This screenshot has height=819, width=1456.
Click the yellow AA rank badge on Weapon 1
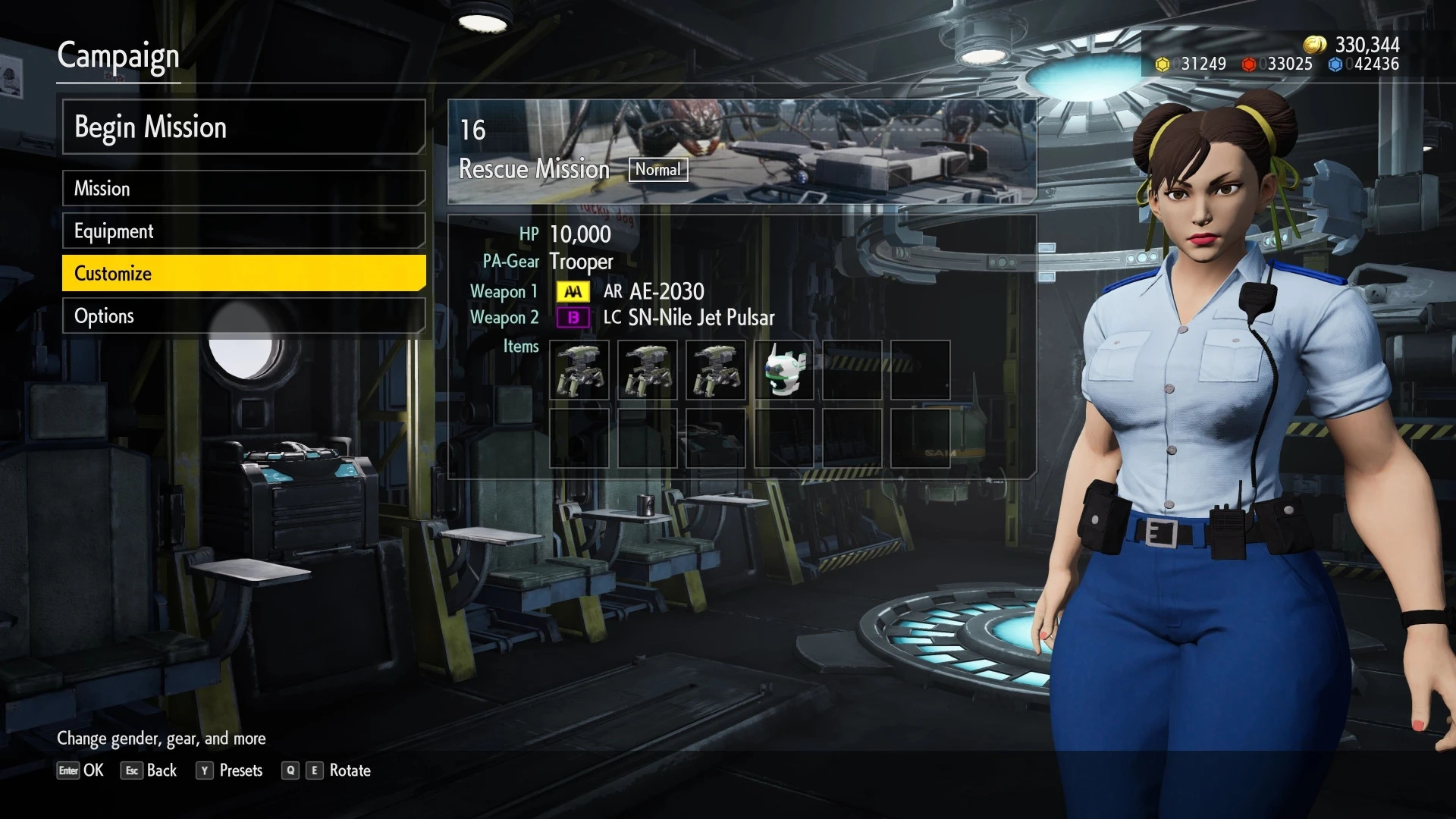tap(573, 290)
